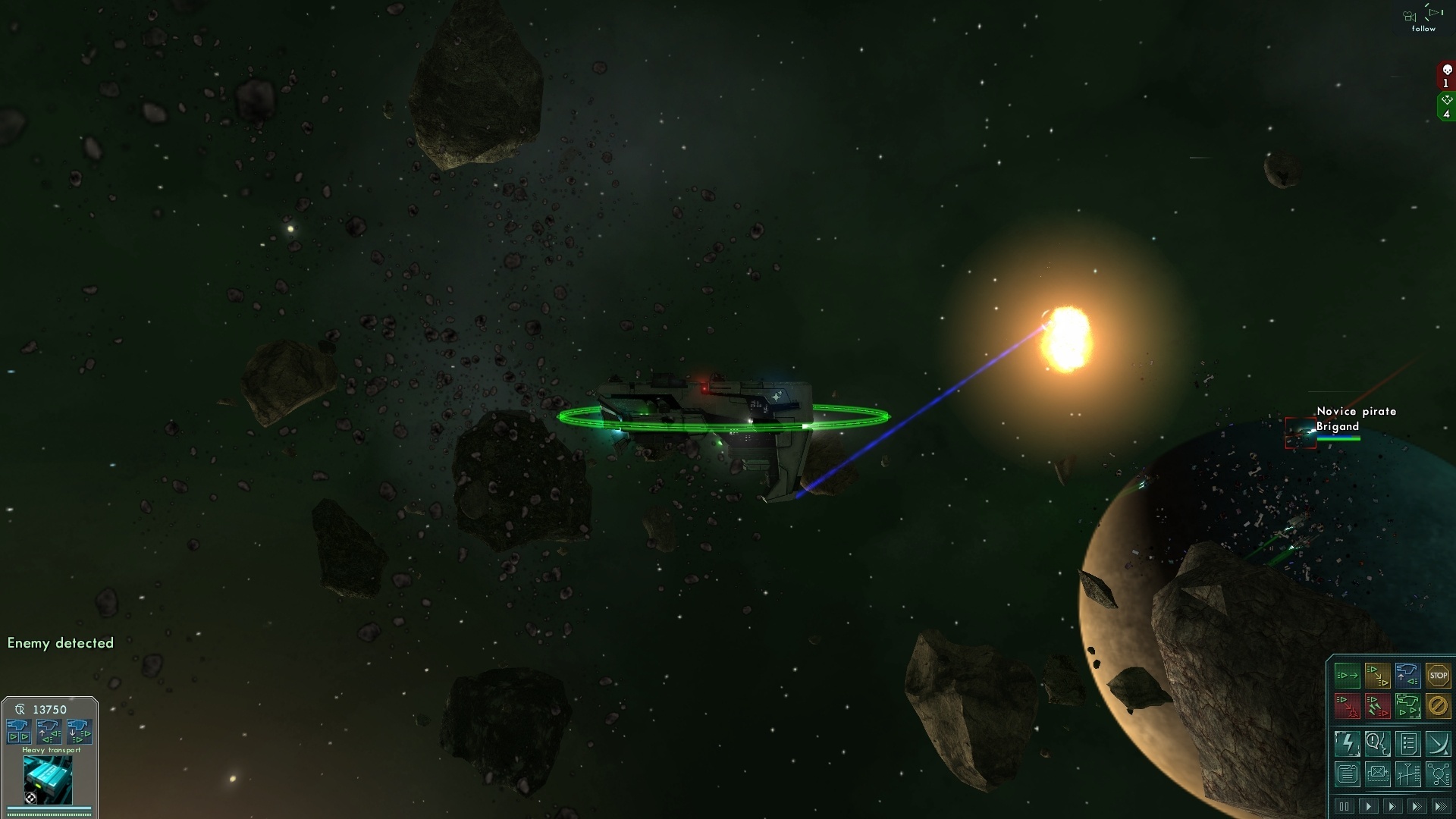Enable fastest game speed
Viewport: 1456px width, 819px height.
1442,806
